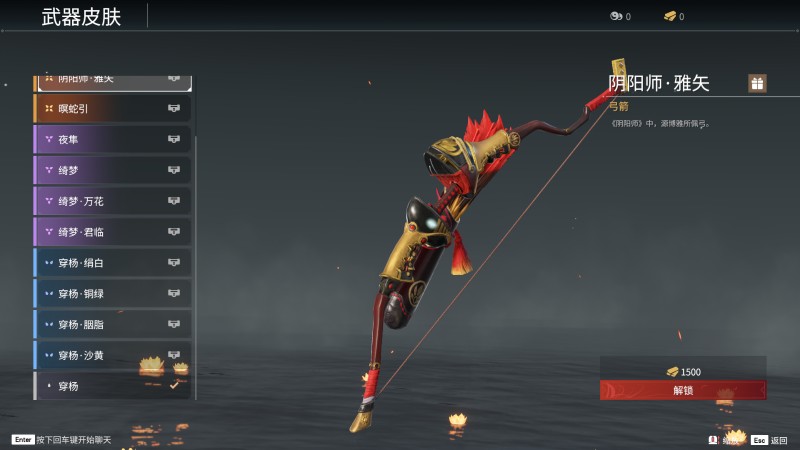Select the default 穿杨 bow skin
Viewport: 800px width, 450px height.
[x=112, y=385]
